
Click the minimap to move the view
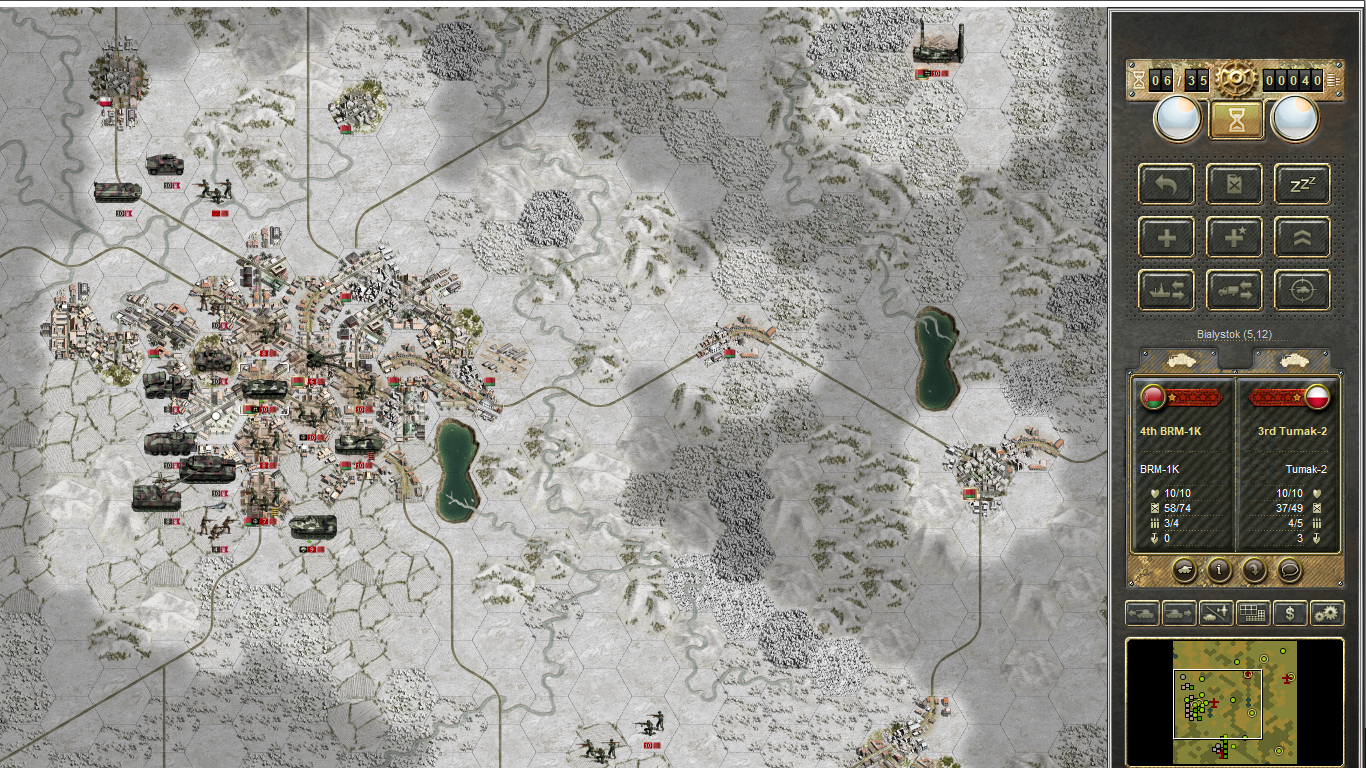point(1234,703)
